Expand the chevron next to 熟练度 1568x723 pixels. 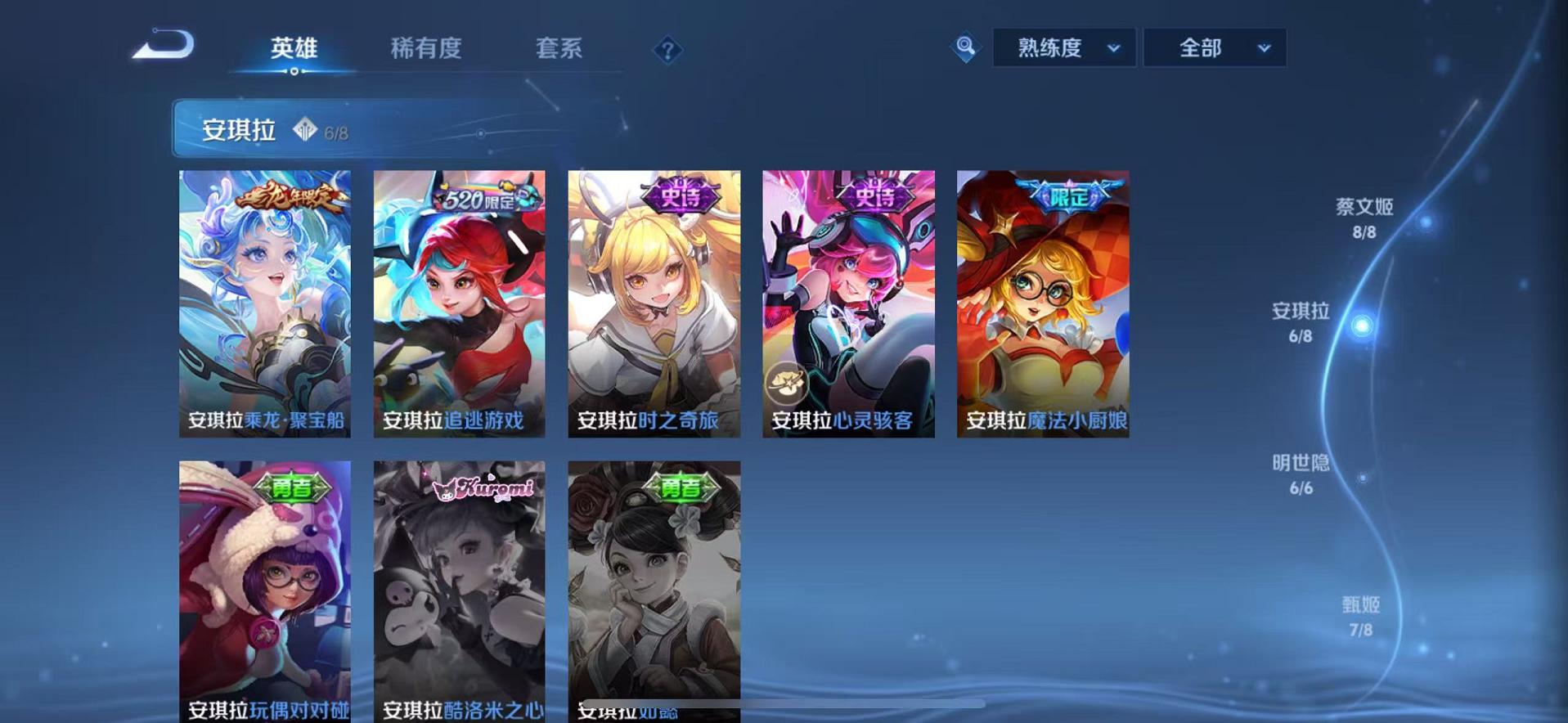coord(1114,49)
